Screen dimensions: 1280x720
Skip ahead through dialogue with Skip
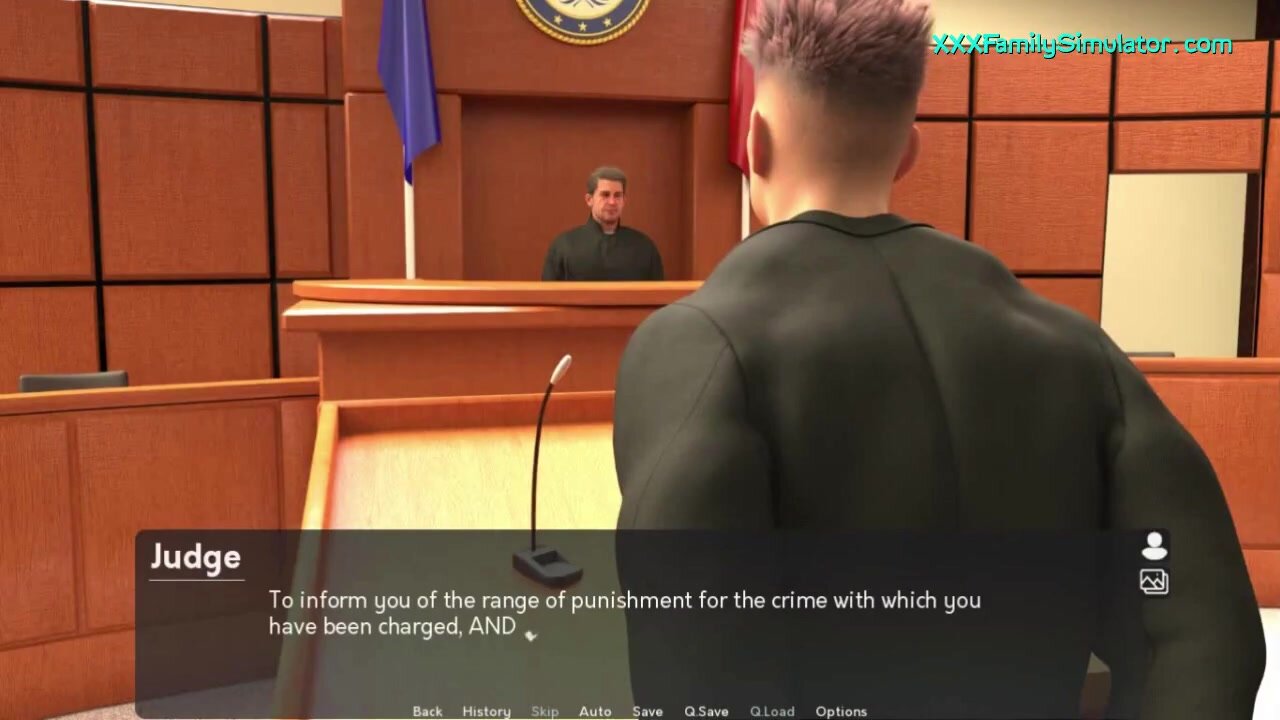point(545,711)
